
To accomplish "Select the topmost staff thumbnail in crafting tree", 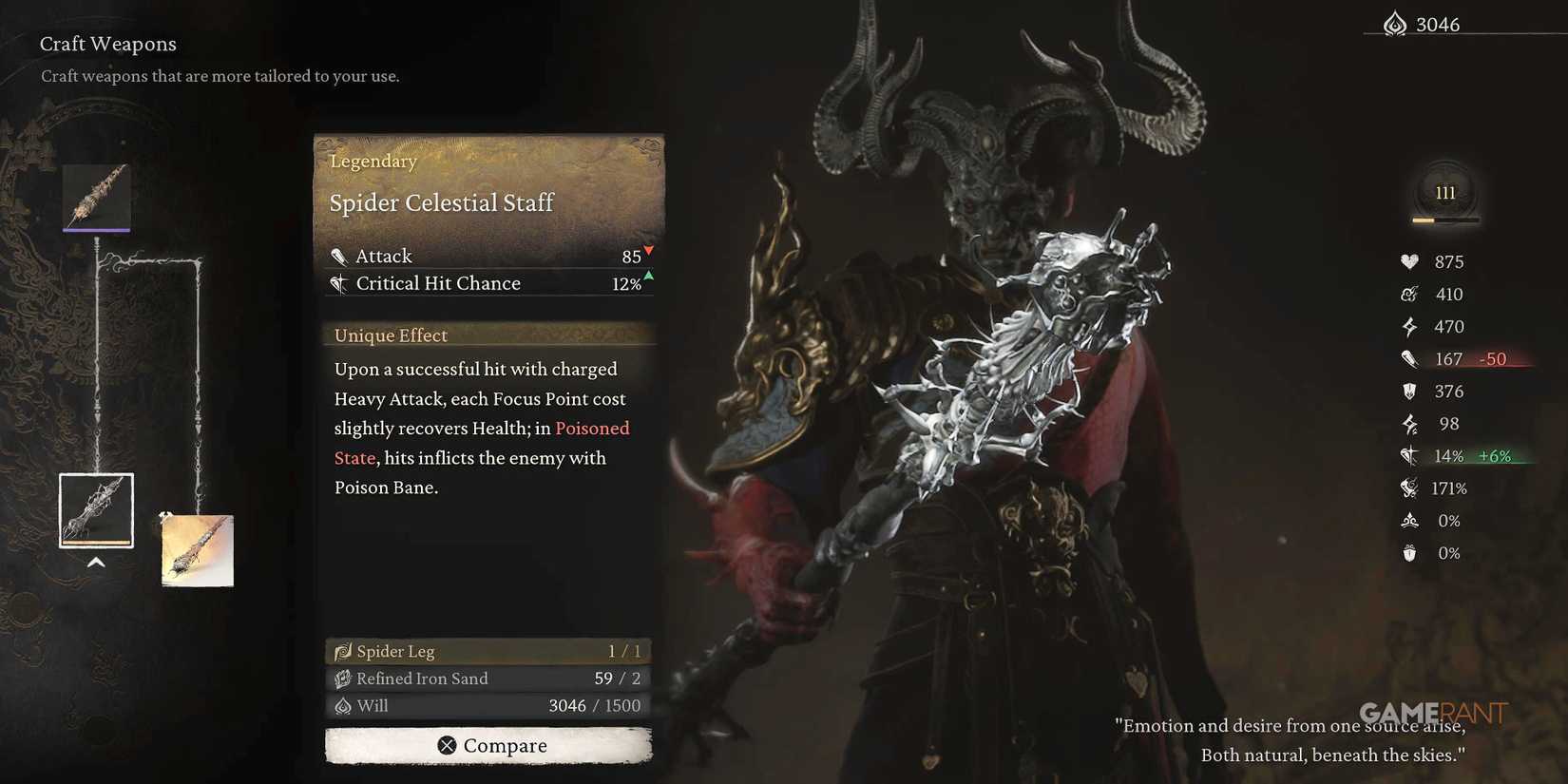I will [x=95, y=197].
